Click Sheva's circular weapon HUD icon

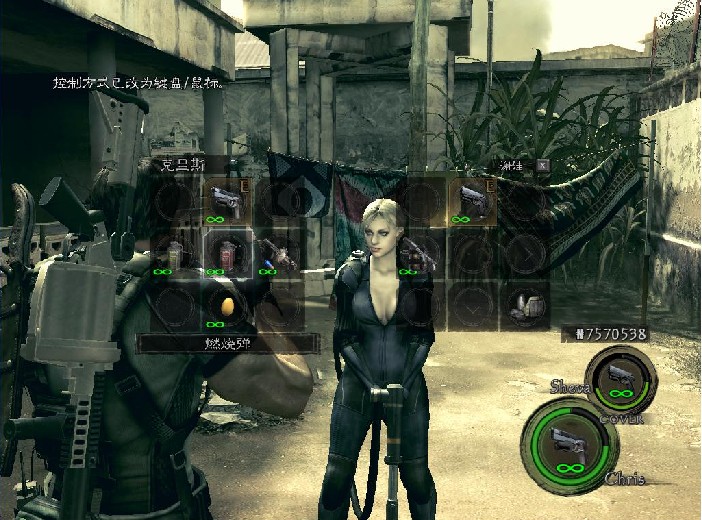621,380
